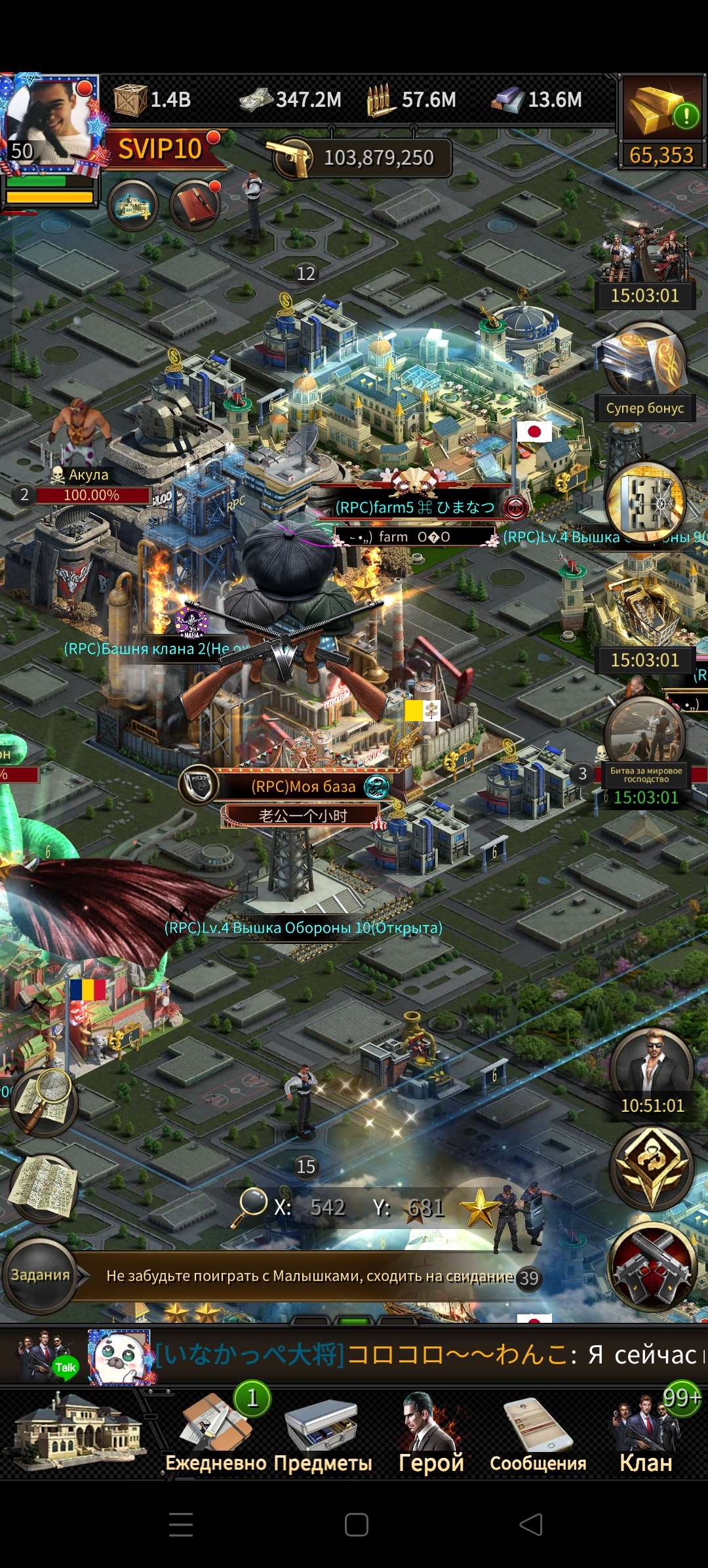Open the Задания quest panel
The width and height of the screenshot is (708, 1568).
41,1275
